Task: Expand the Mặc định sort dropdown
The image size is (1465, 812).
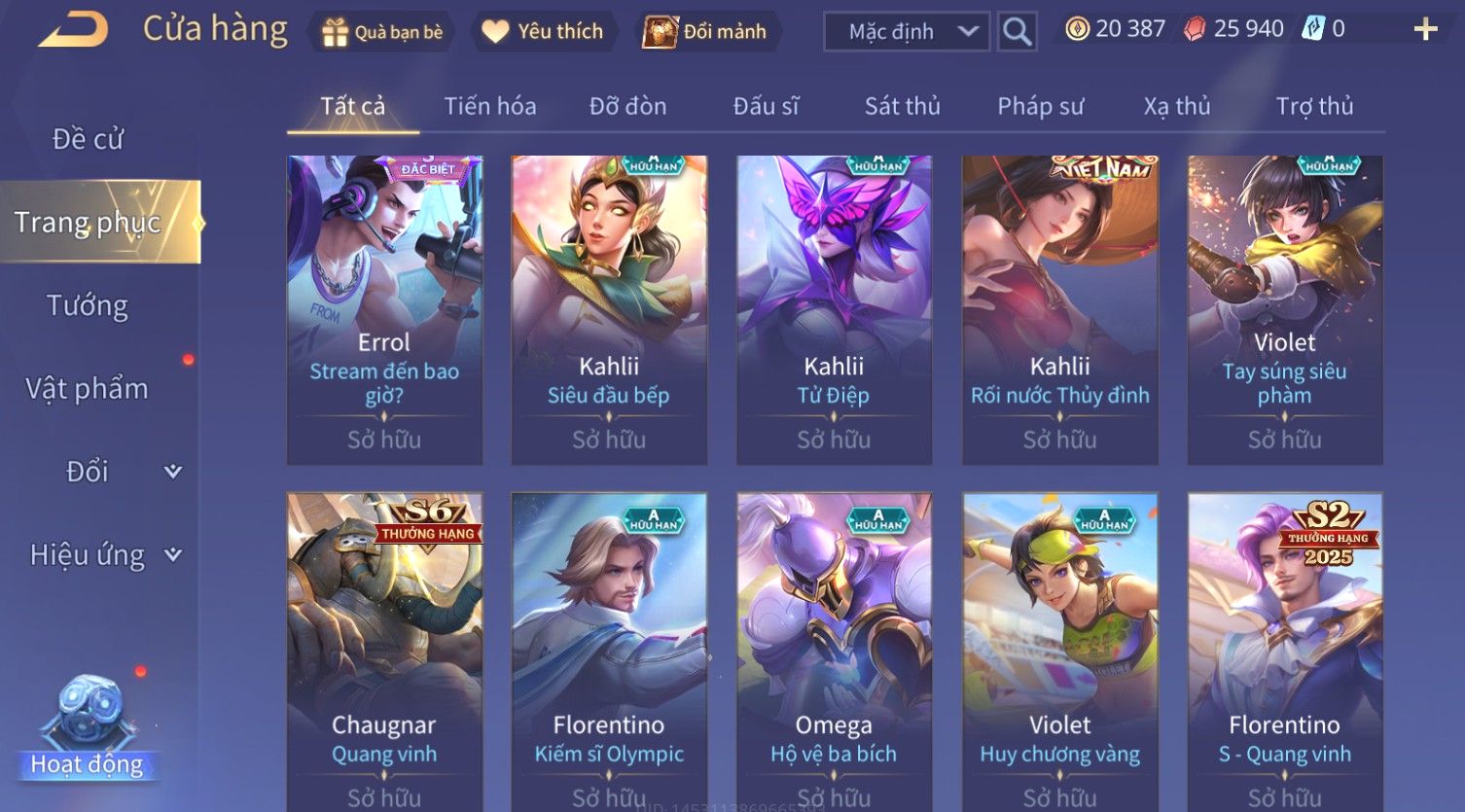Action: [907, 32]
